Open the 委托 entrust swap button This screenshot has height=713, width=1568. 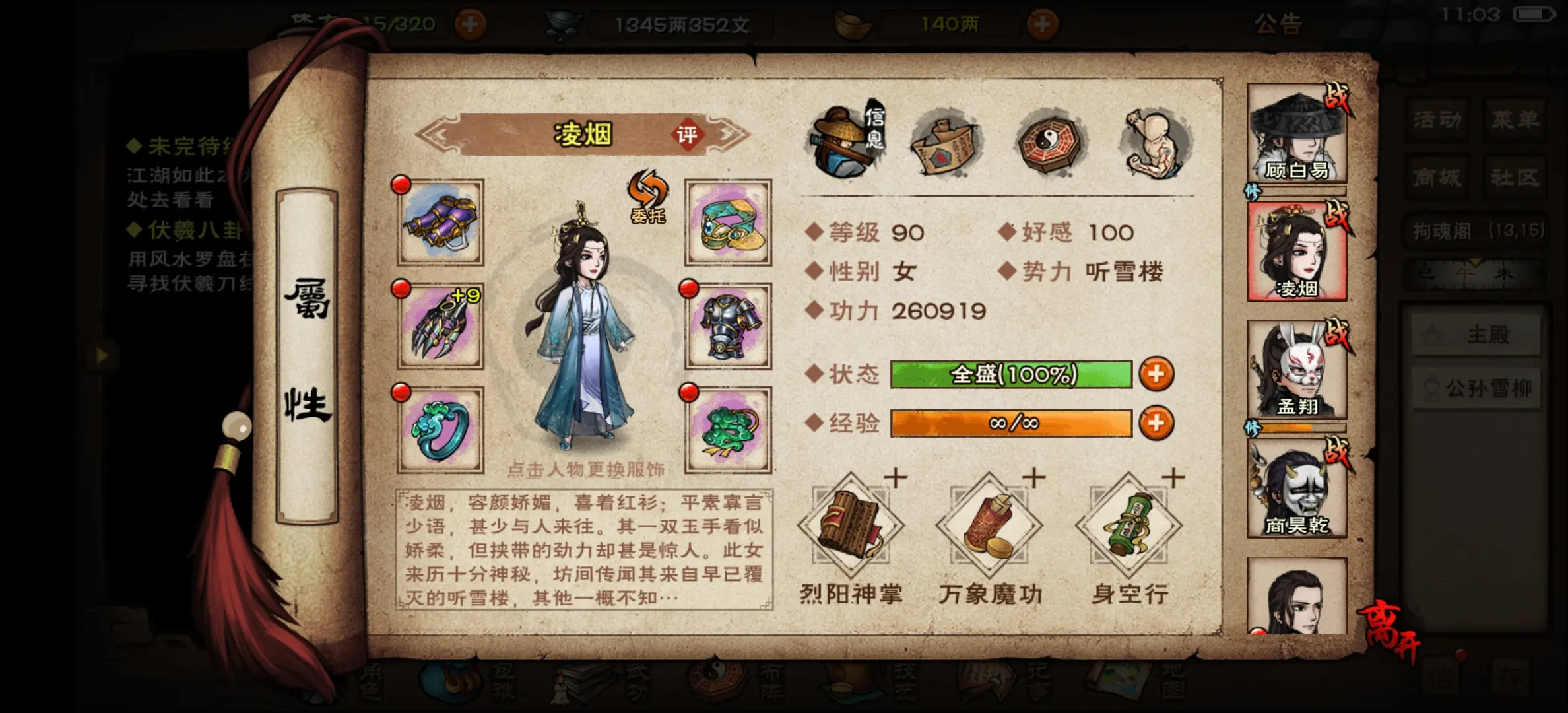click(647, 197)
